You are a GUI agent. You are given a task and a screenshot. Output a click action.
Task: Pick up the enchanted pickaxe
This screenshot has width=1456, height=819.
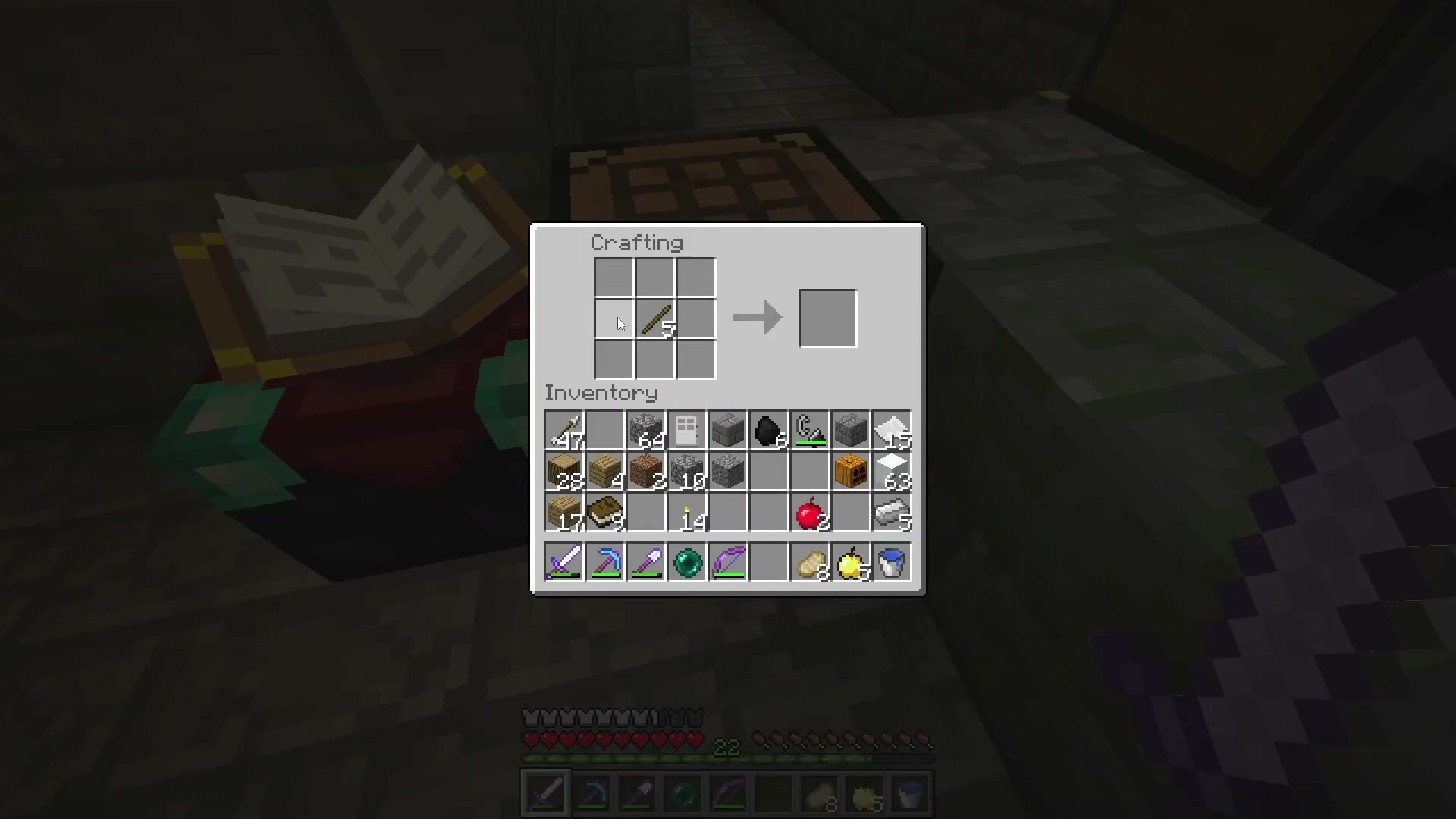tap(605, 562)
